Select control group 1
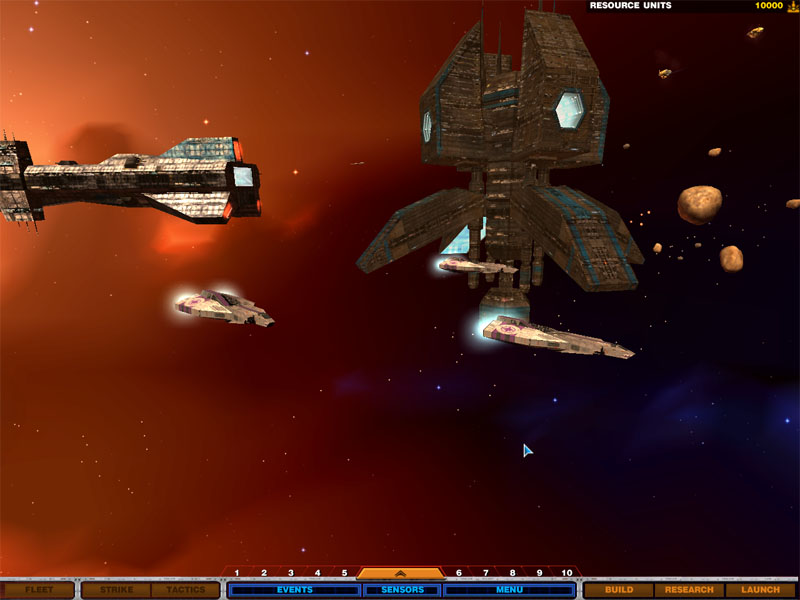Image resolution: width=800 pixels, height=600 pixels. [x=237, y=573]
